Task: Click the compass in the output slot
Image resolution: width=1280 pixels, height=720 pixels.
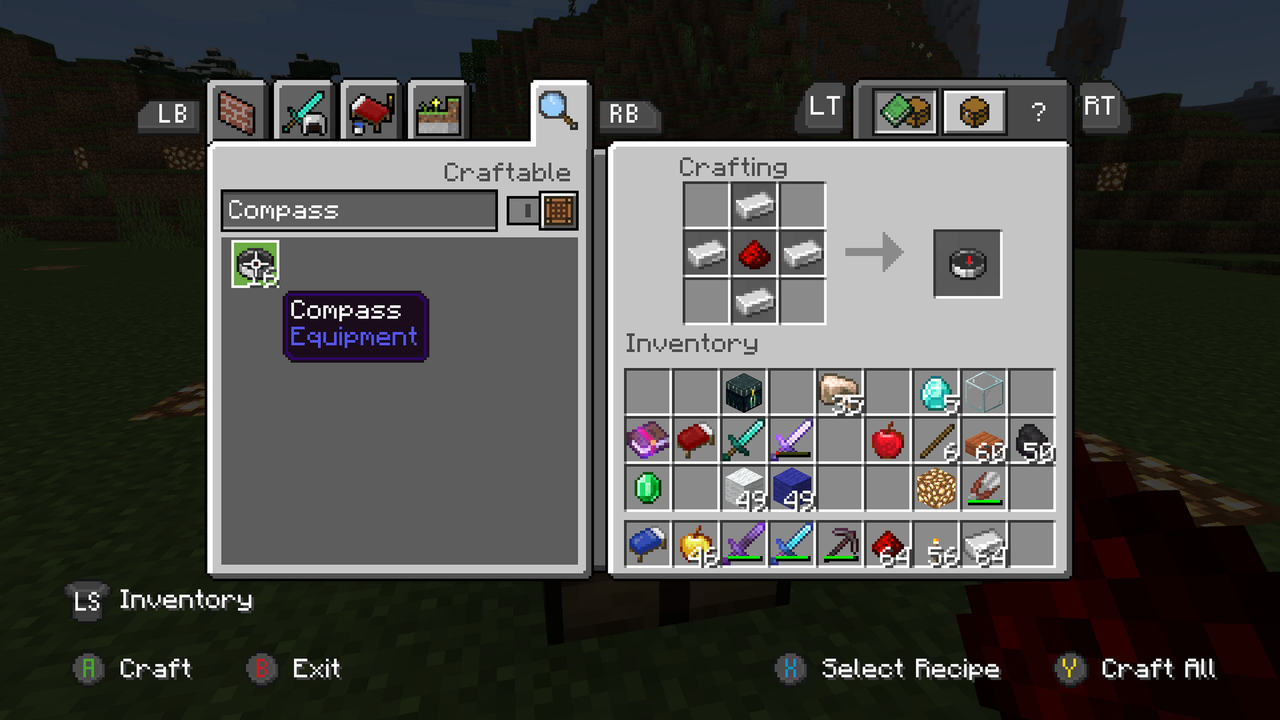Action: pos(967,263)
